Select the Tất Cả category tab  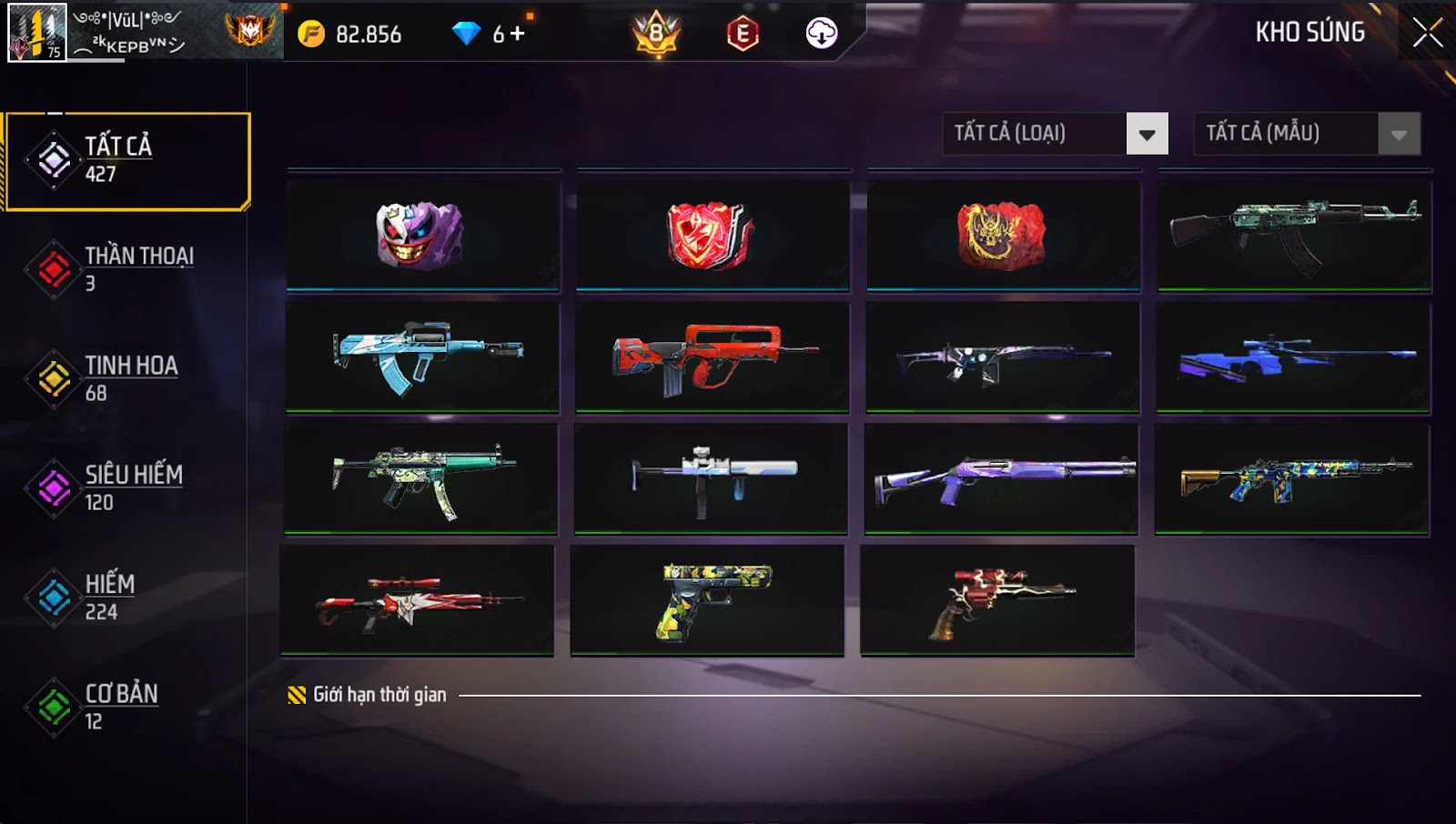127,160
